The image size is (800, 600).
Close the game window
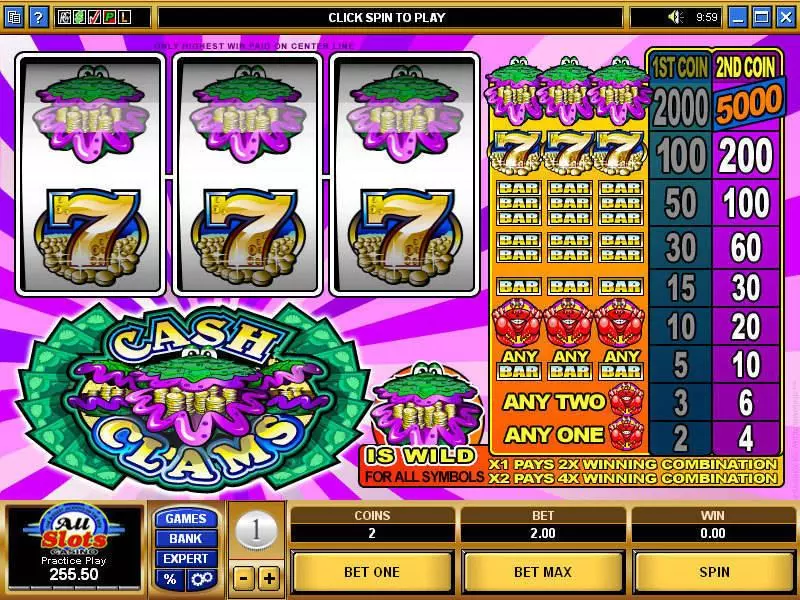[784, 17]
